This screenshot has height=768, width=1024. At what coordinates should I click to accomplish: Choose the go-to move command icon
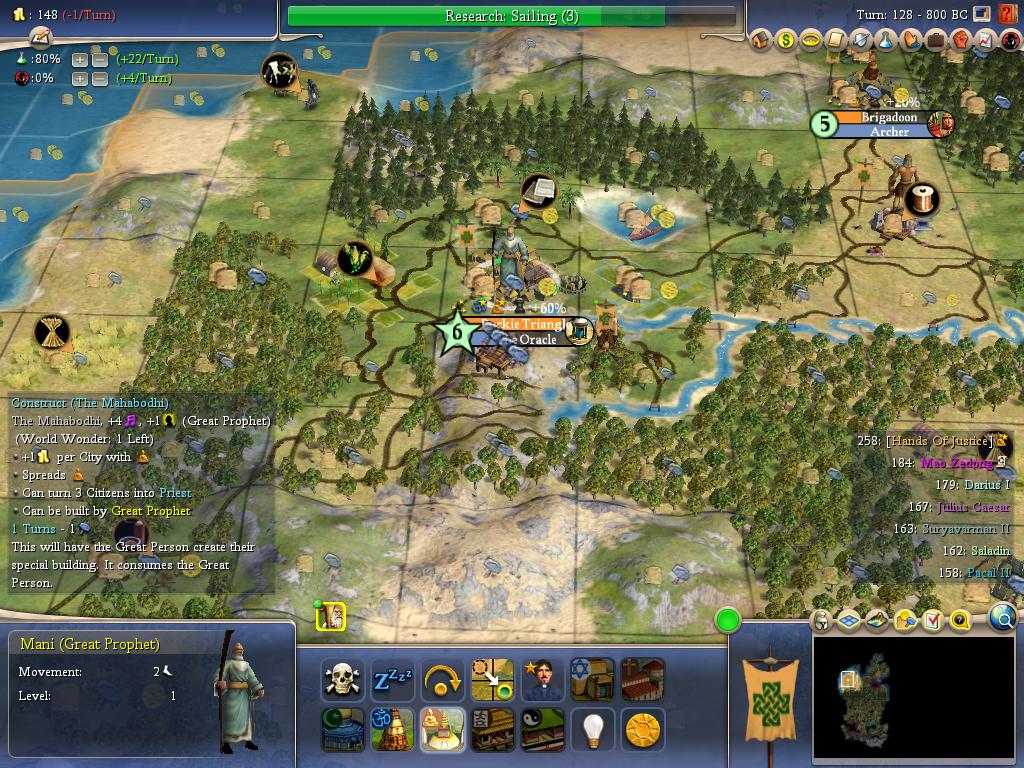pos(492,680)
